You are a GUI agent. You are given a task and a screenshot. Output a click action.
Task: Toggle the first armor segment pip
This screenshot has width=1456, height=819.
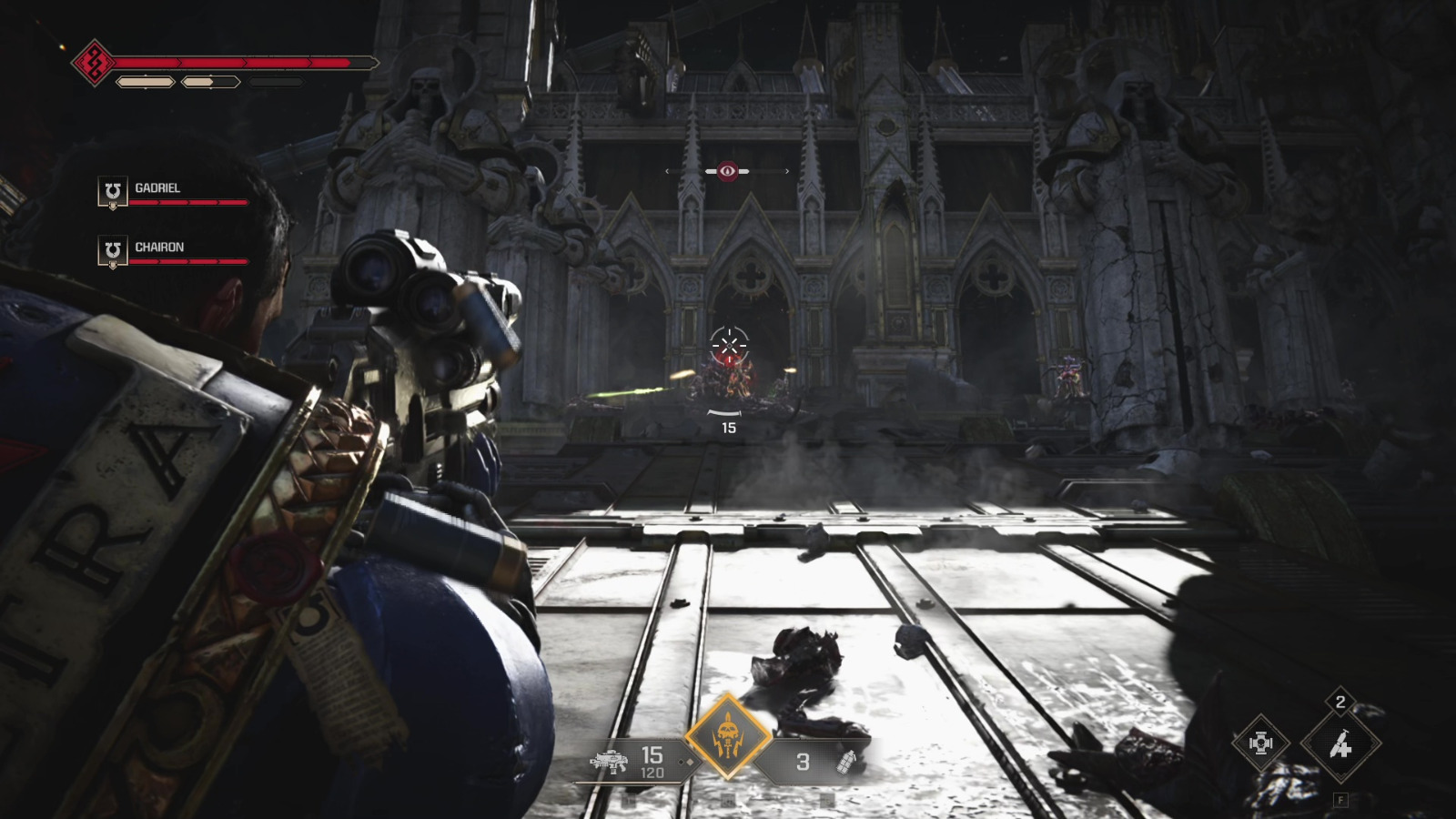point(147,84)
